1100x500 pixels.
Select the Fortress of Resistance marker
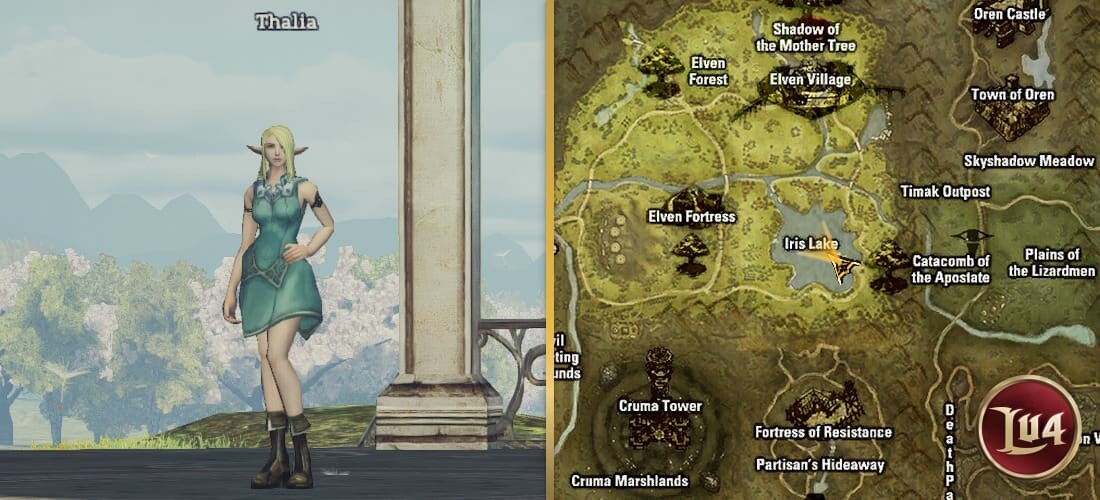click(823, 408)
